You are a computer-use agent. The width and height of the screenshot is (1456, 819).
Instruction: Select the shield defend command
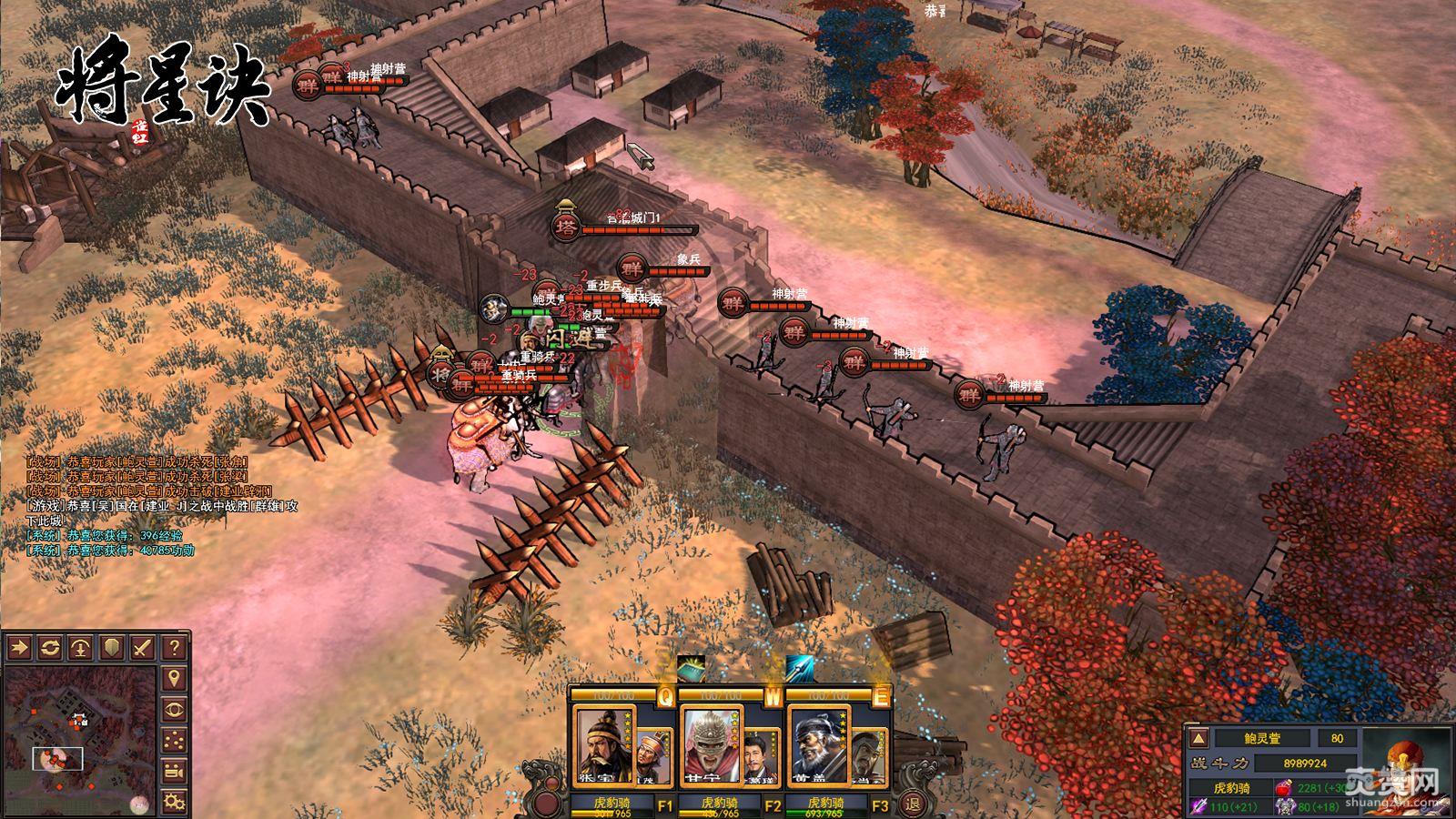coord(112,648)
